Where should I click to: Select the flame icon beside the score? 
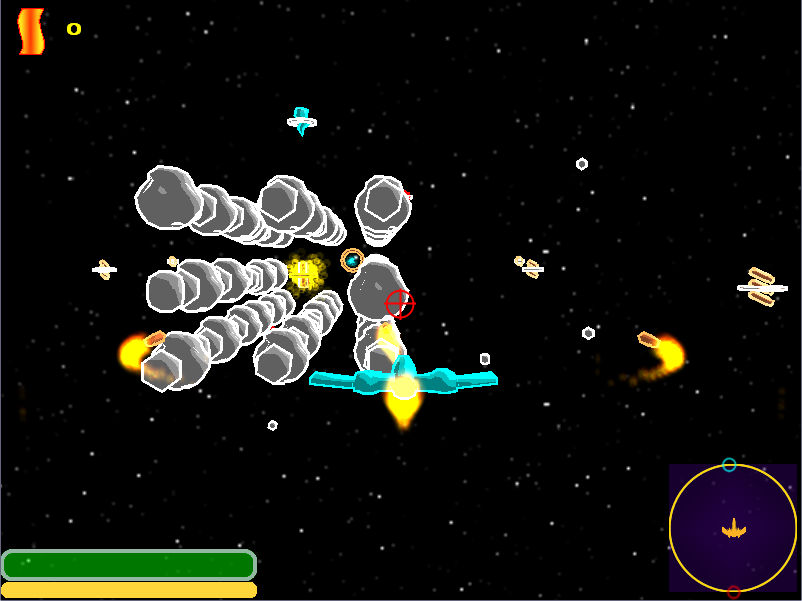pyautogui.click(x=32, y=31)
